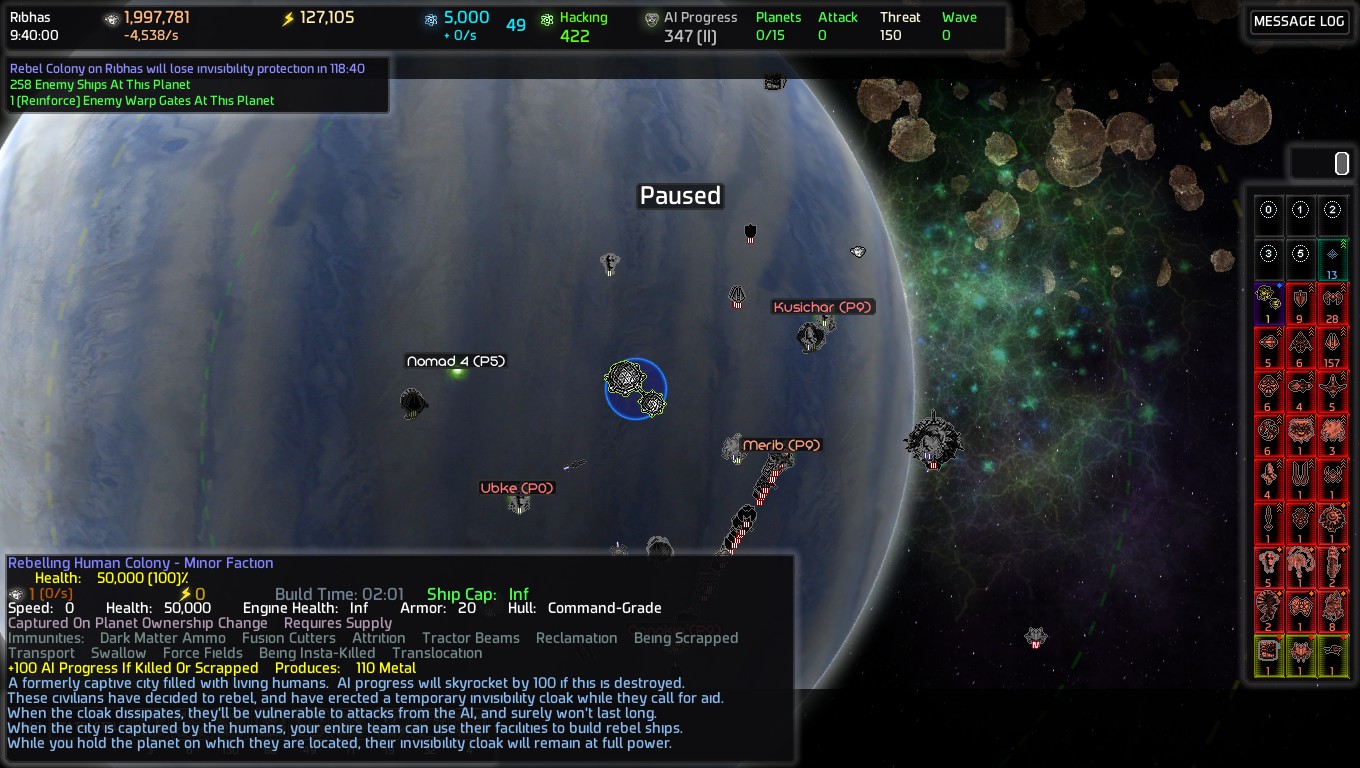The height and width of the screenshot is (768, 1360).
Task: Click the Kusichar (P9) wormhole label
Action: (823, 307)
